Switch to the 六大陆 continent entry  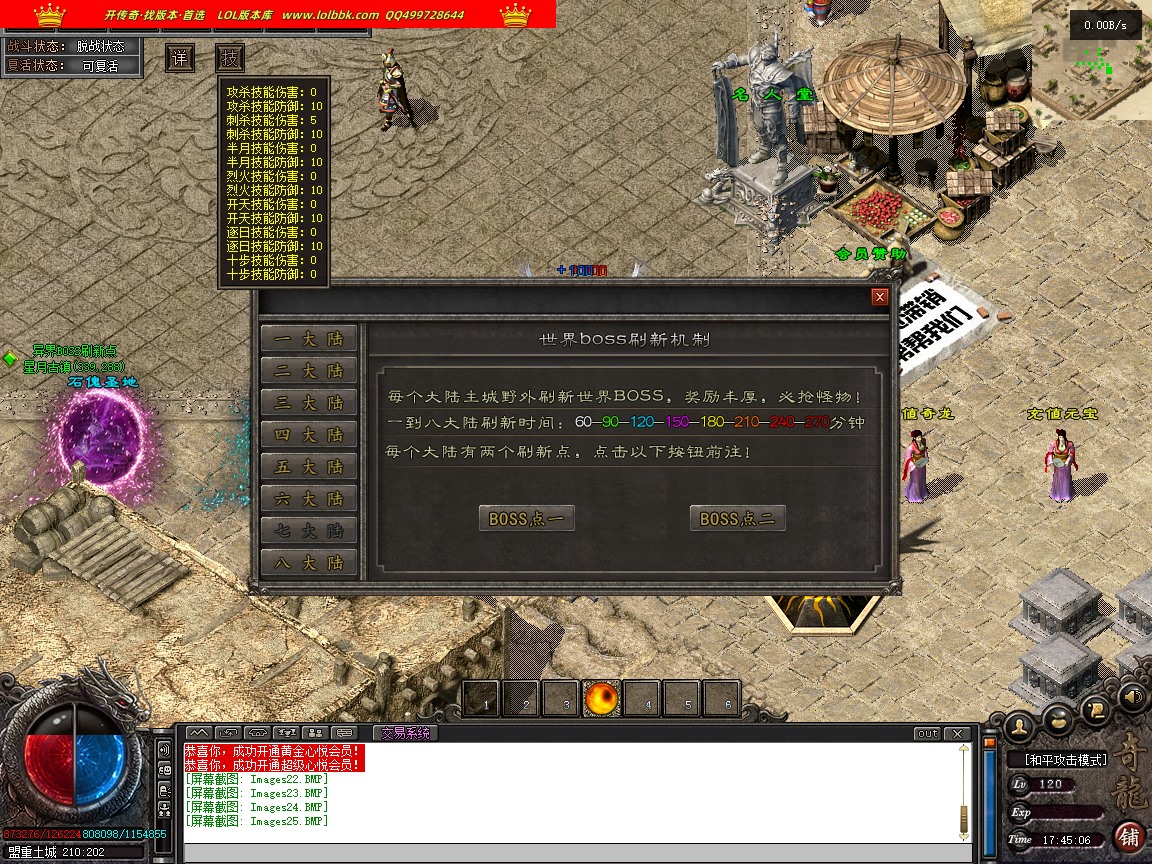(308, 499)
